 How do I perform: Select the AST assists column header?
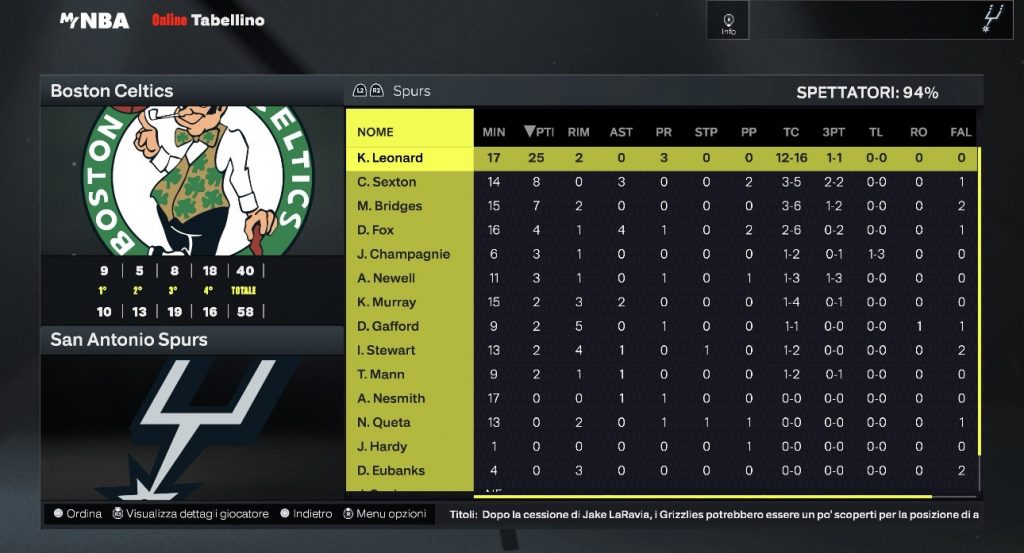pos(621,132)
